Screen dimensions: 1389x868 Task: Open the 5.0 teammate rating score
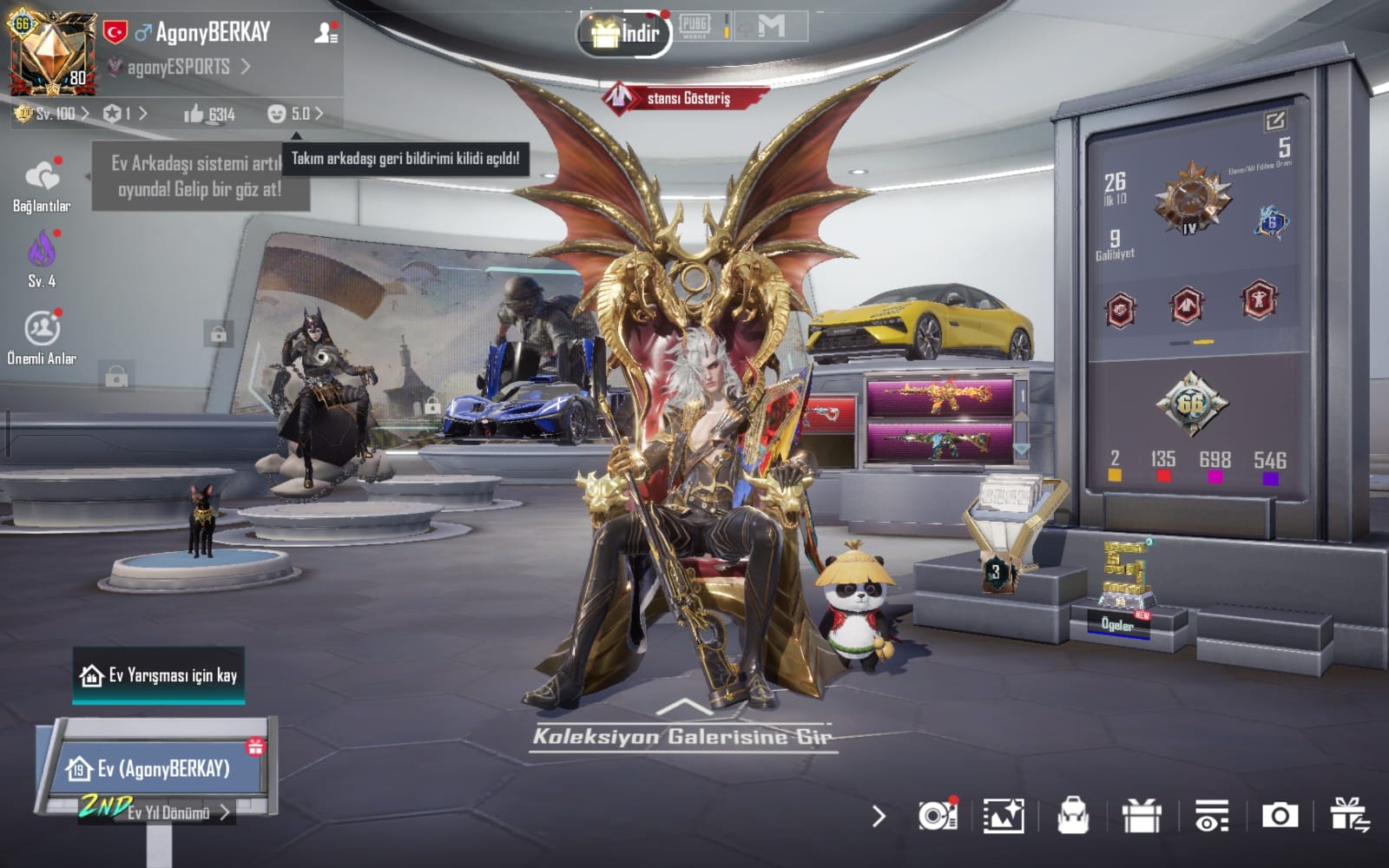[296, 114]
